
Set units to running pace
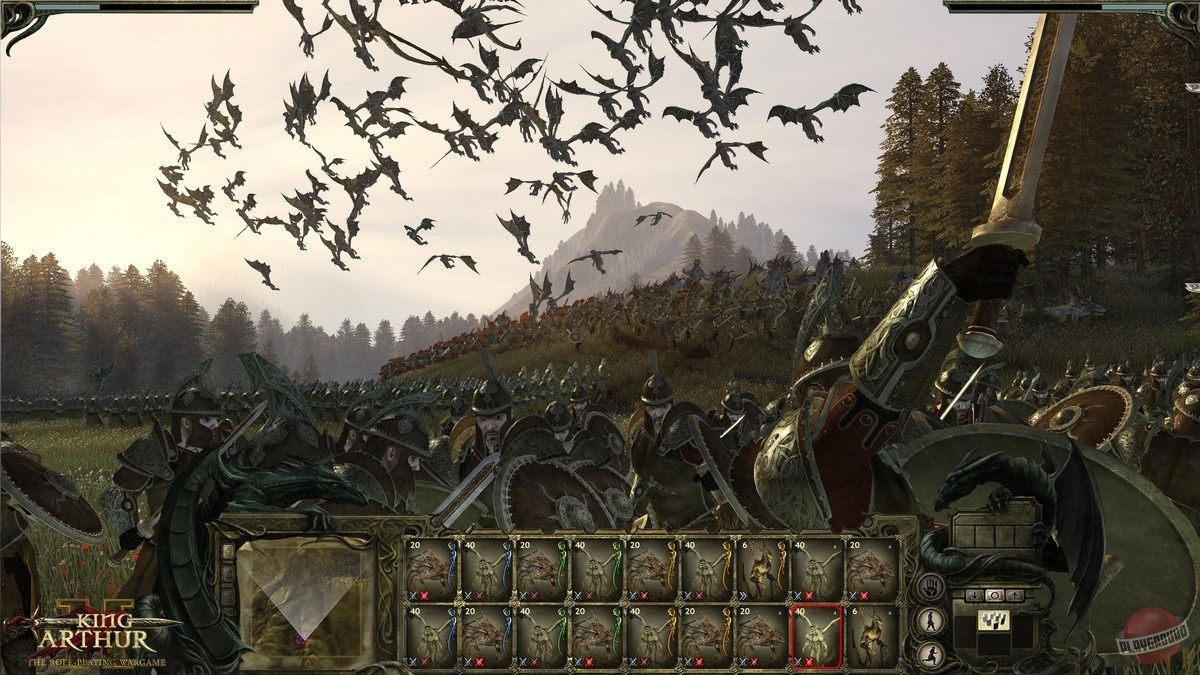pos(930,653)
